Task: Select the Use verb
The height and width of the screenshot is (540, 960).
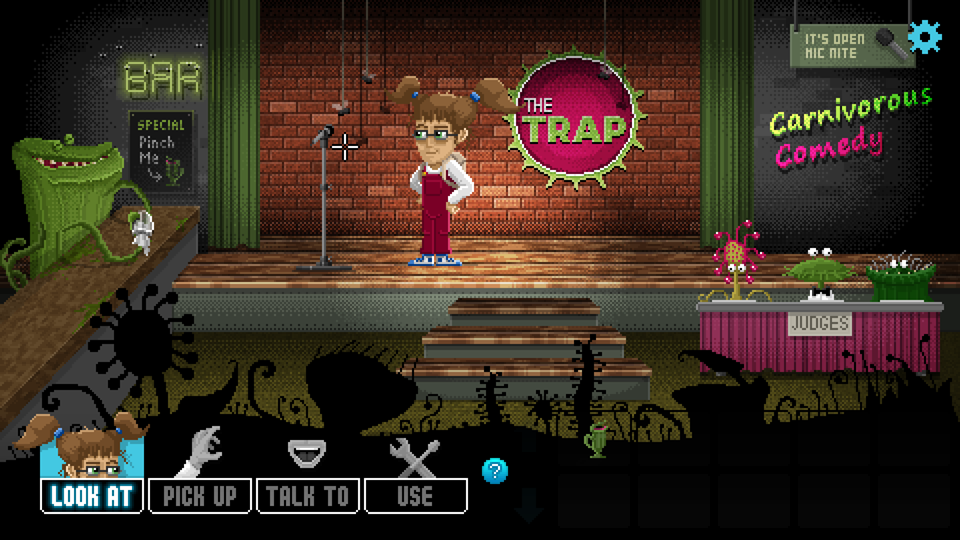Action: click(x=415, y=495)
